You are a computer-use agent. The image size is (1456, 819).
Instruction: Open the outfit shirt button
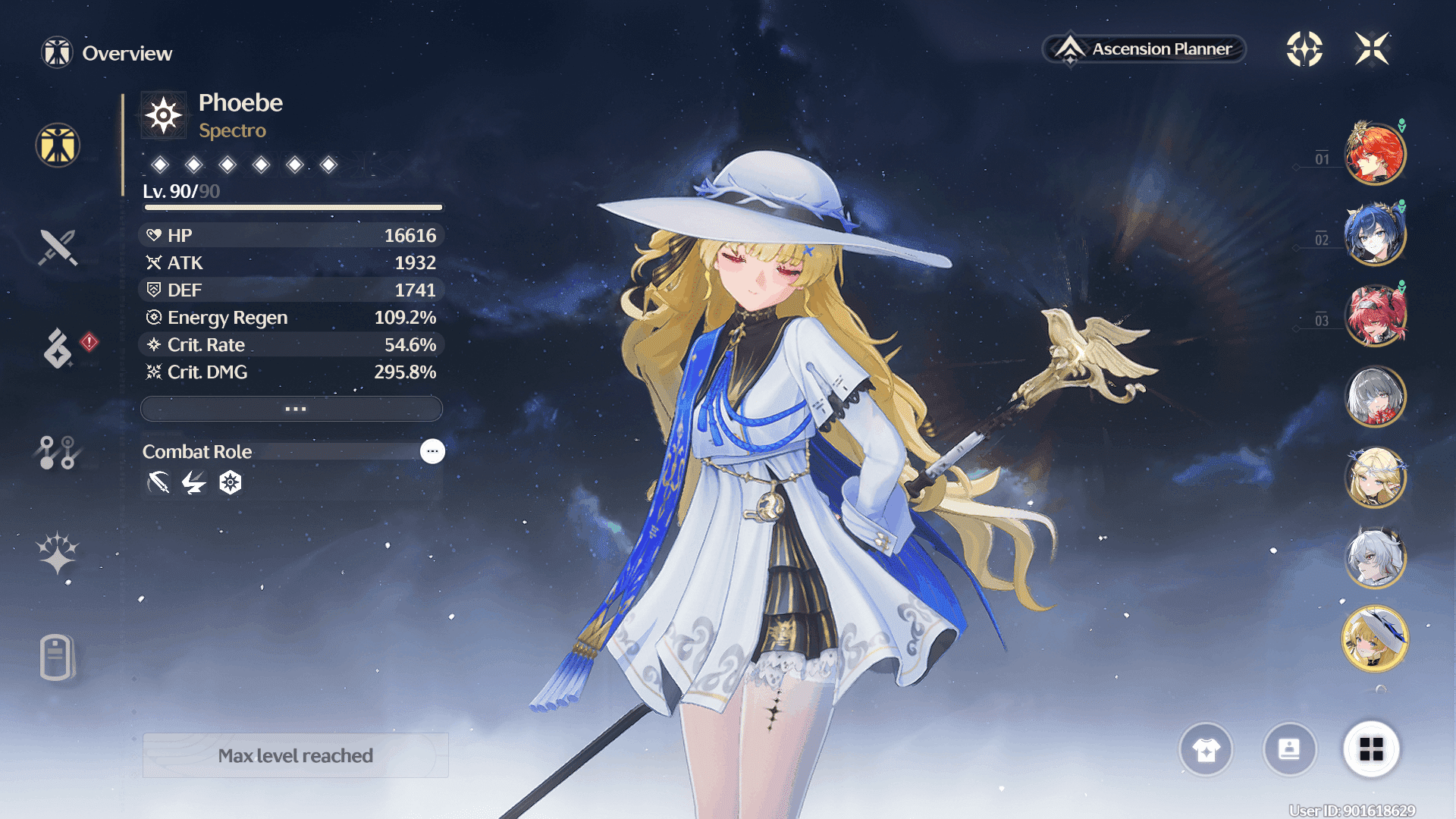pyautogui.click(x=1206, y=750)
